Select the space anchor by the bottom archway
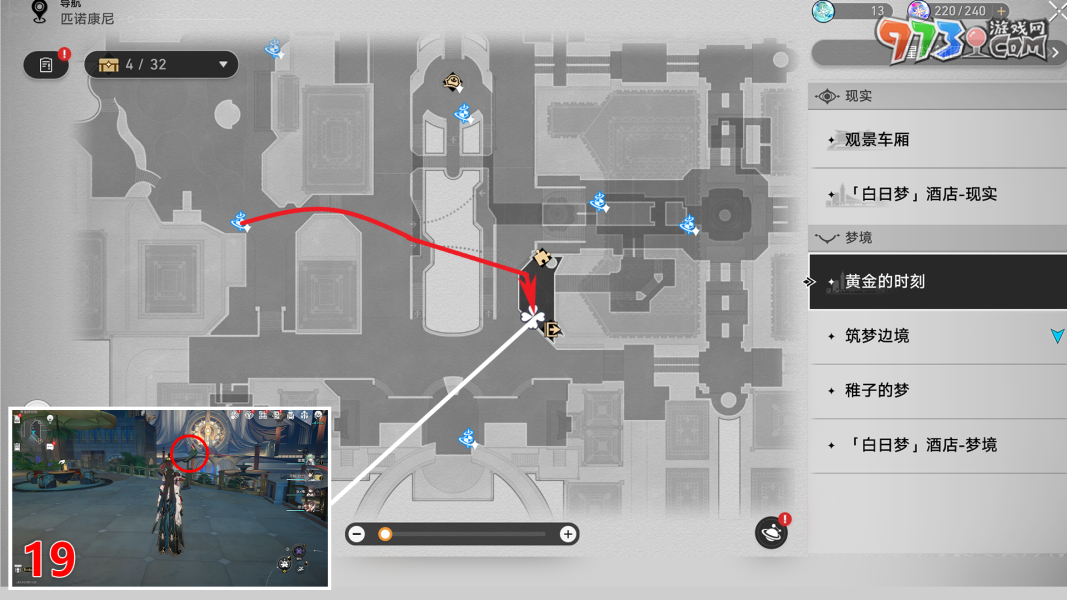The height and width of the screenshot is (600, 1067). pos(466,437)
